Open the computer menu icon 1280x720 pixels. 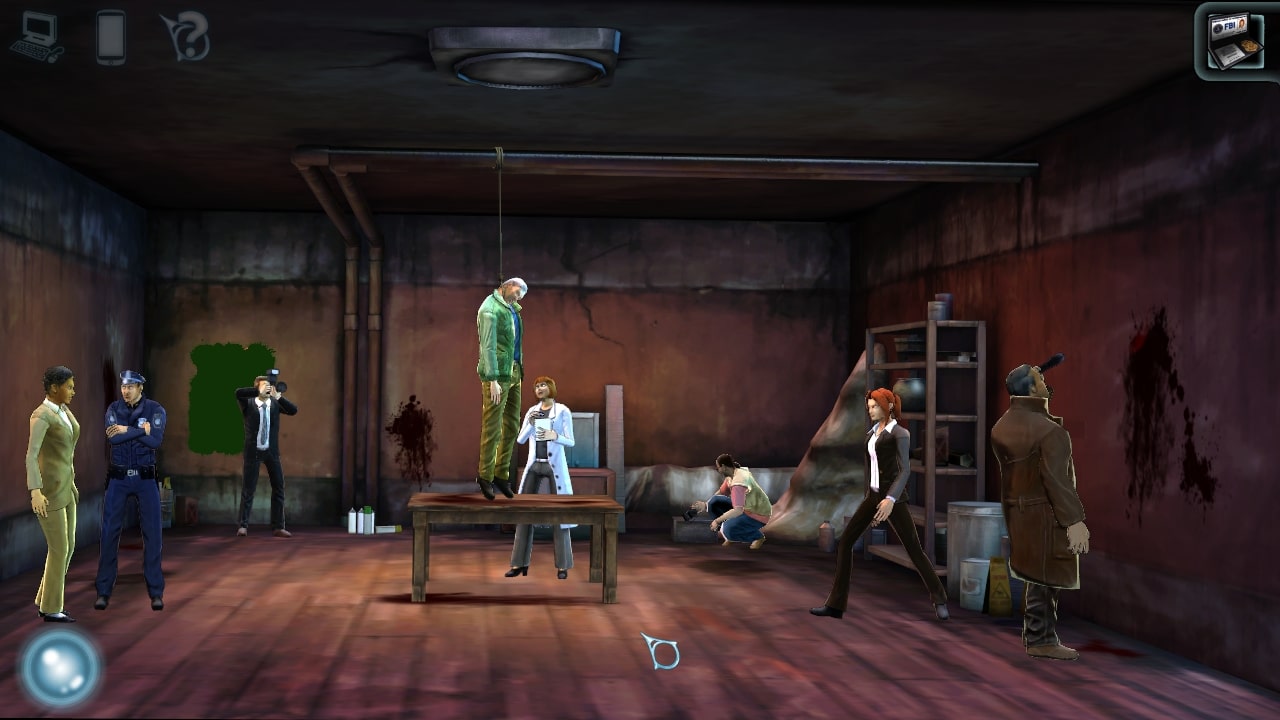[37, 37]
